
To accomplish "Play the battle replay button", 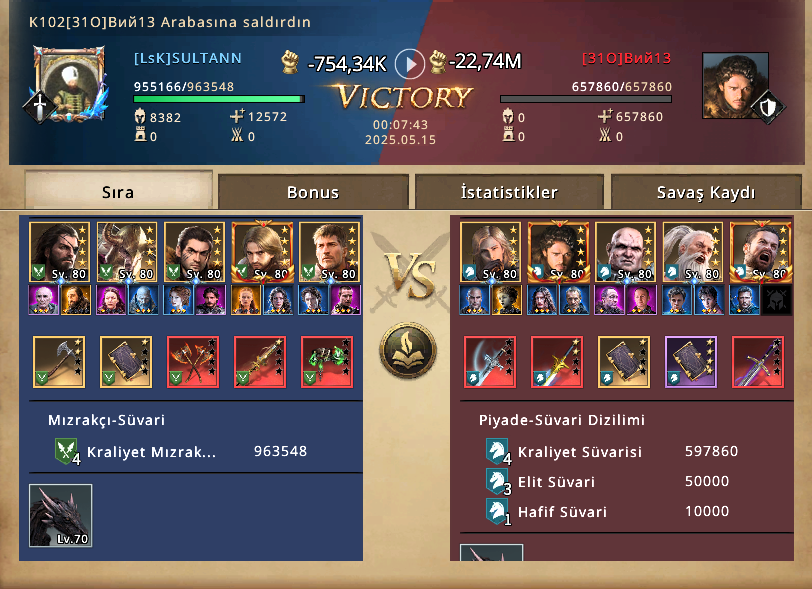I will [410, 64].
